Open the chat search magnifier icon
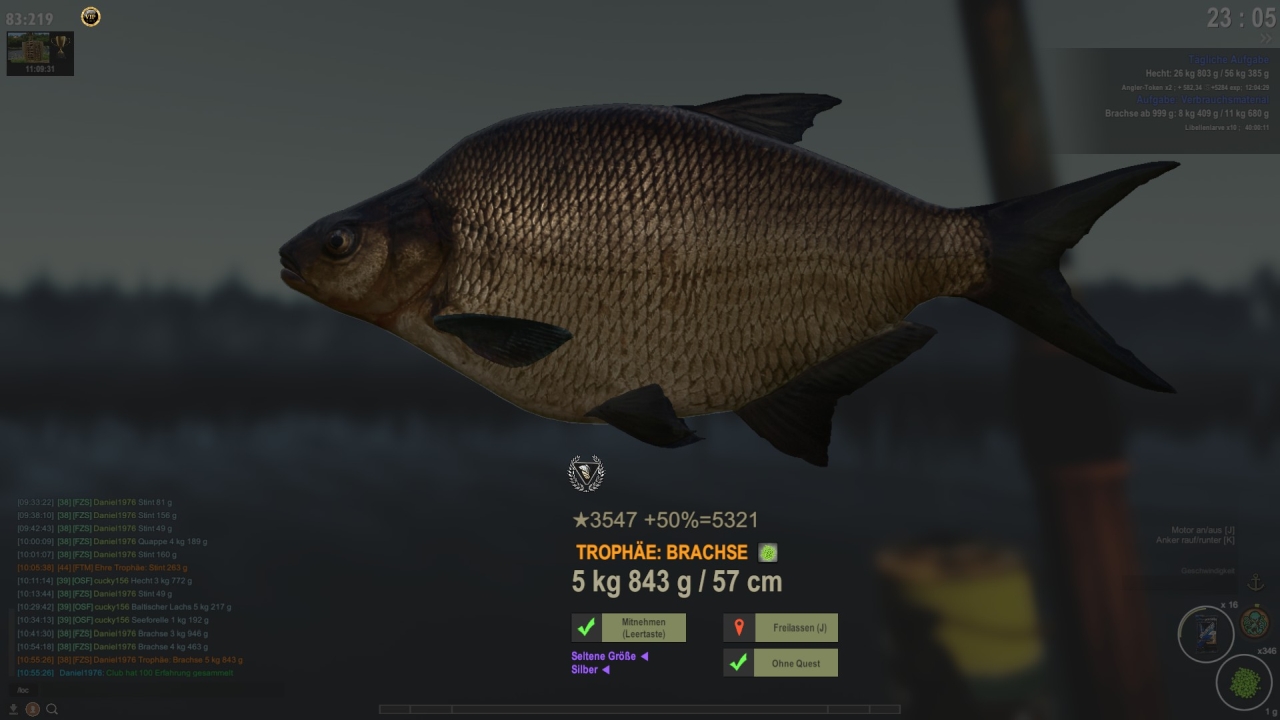The height and width of the screenshot is (720, 1280). [x=52, y=709]
